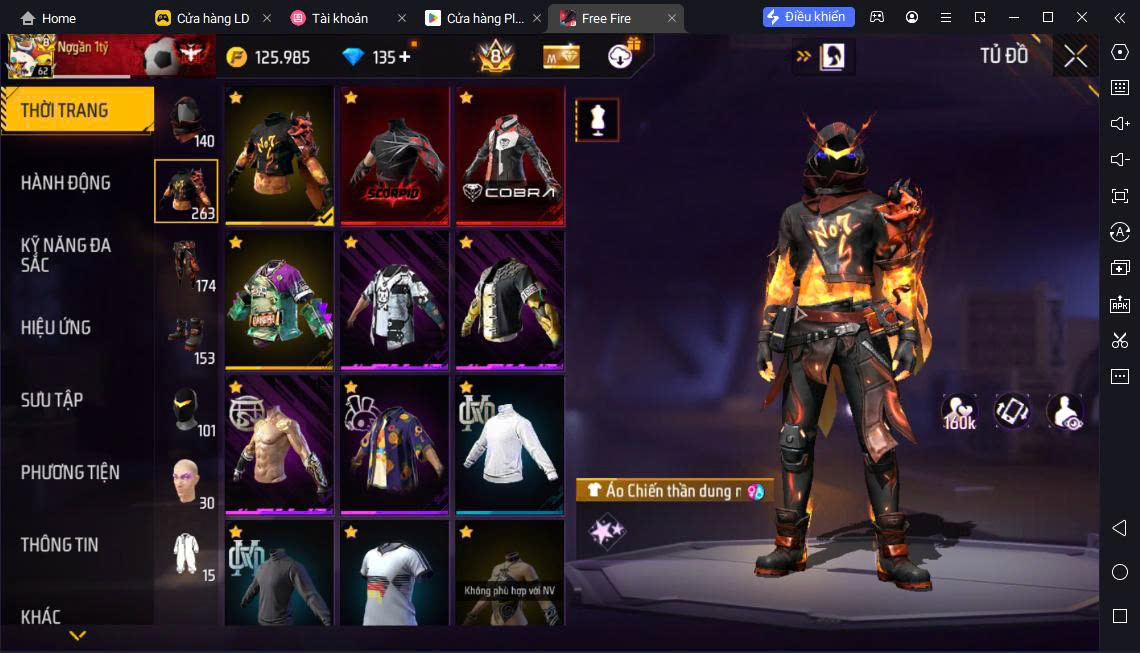The image size is (1140, 653).
Task: Pick the white long-sleeve turtleneck shirt
Action: click(510, 444)
